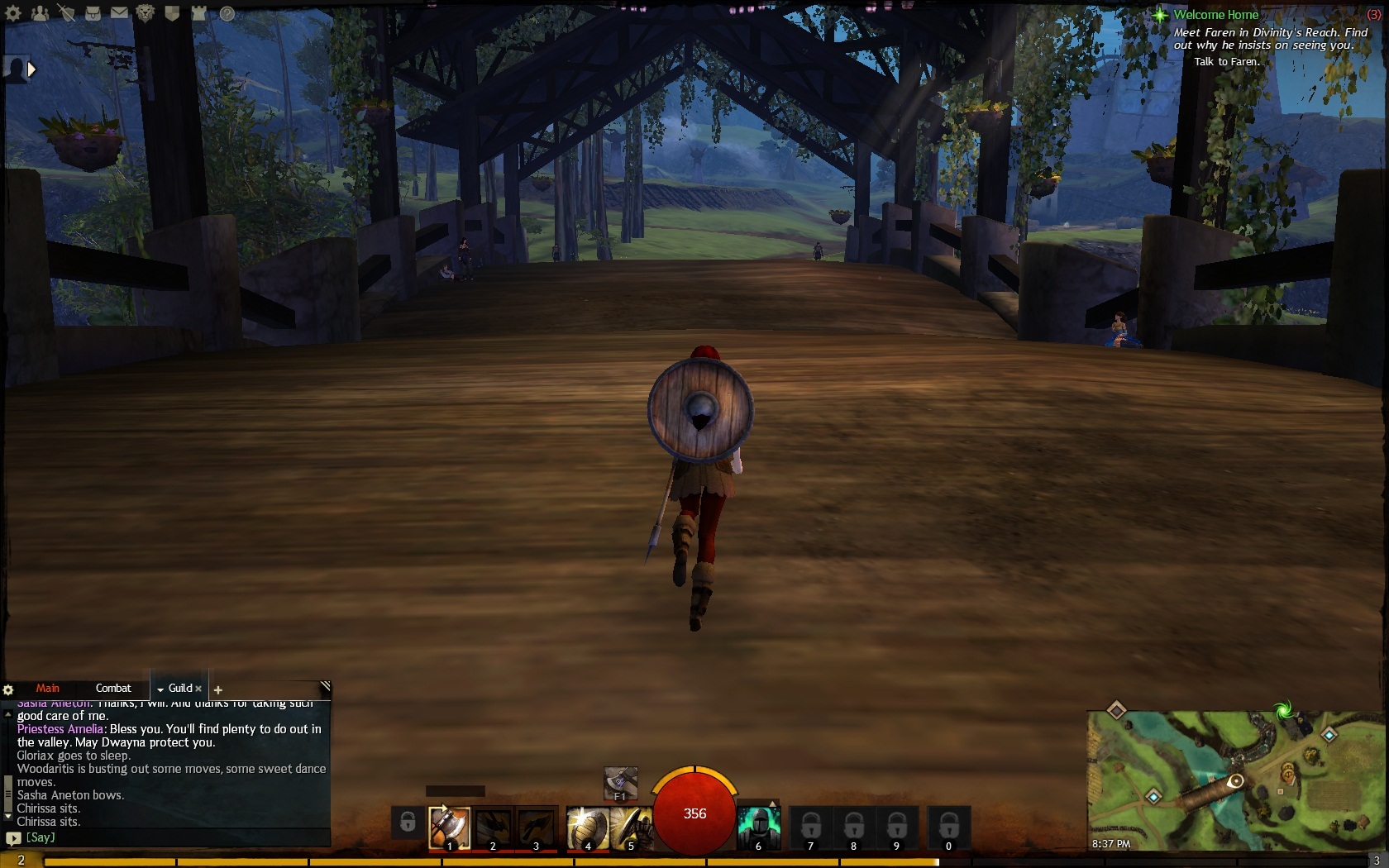Open the contacts and friends panel
Image resolution: width=1389 pixels, height=868 pixels.
40,13
